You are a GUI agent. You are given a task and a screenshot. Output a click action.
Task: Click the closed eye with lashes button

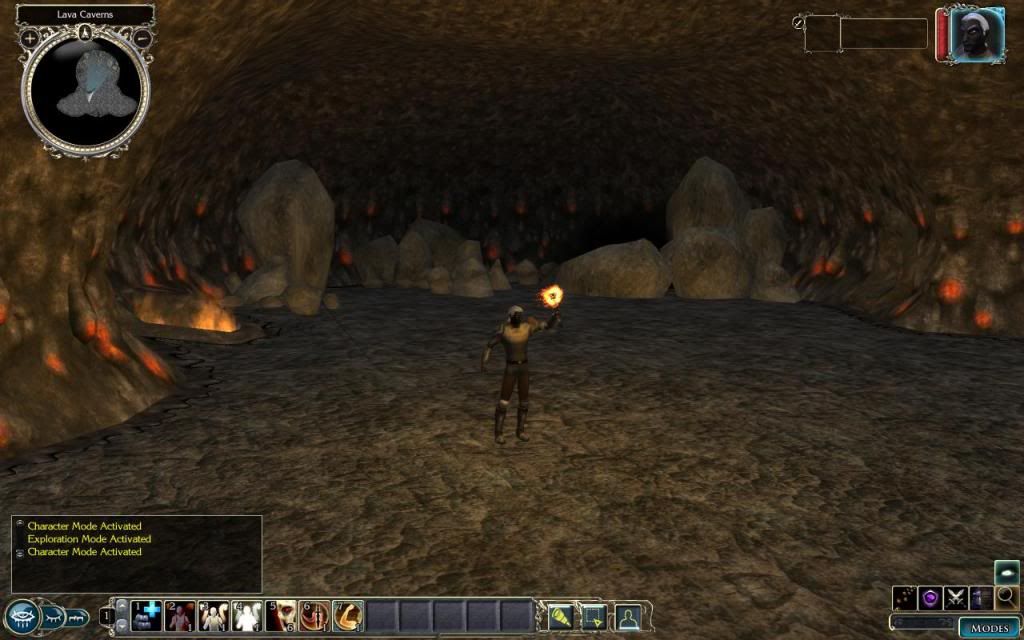click(52, 616)
